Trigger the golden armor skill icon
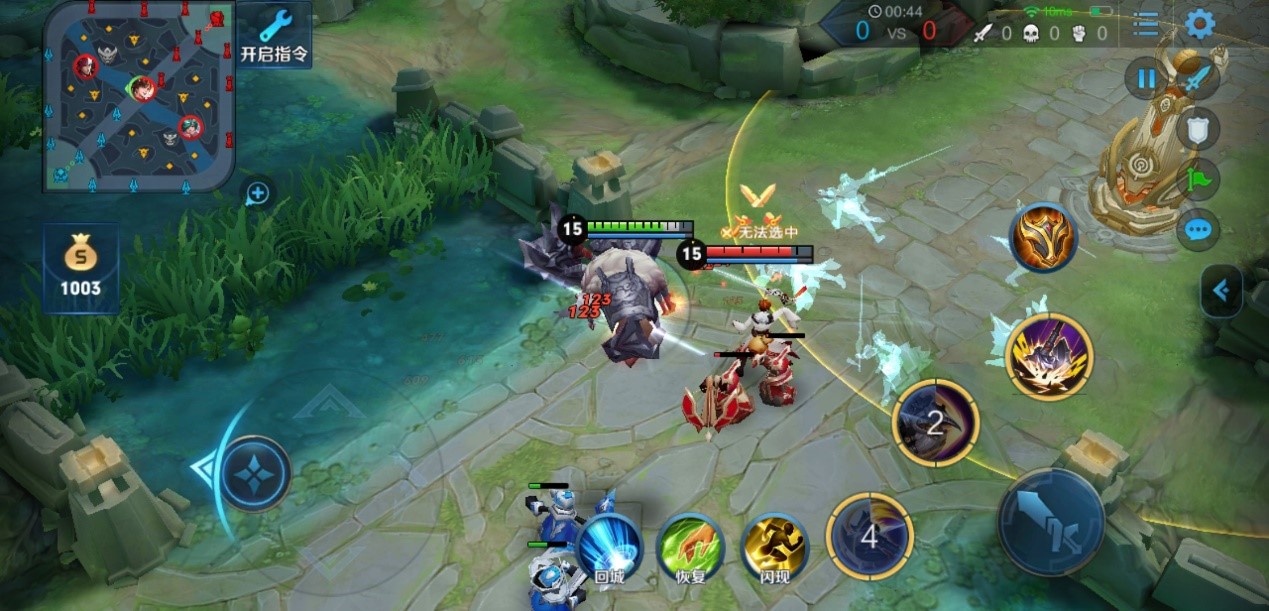 (1043, 237)
